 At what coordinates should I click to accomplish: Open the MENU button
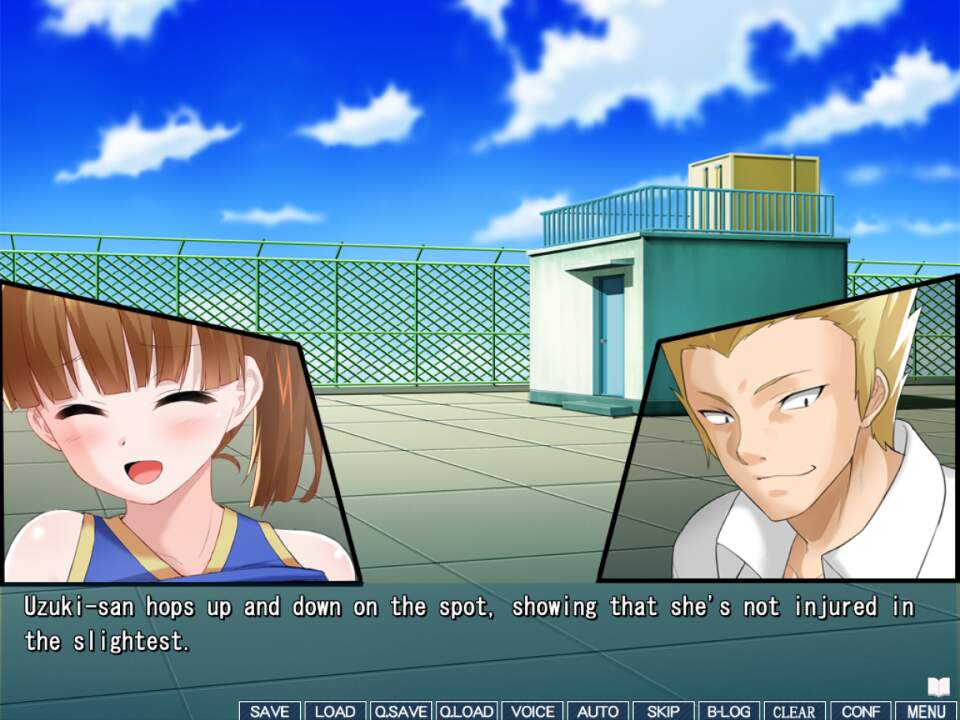click(926, 711)
